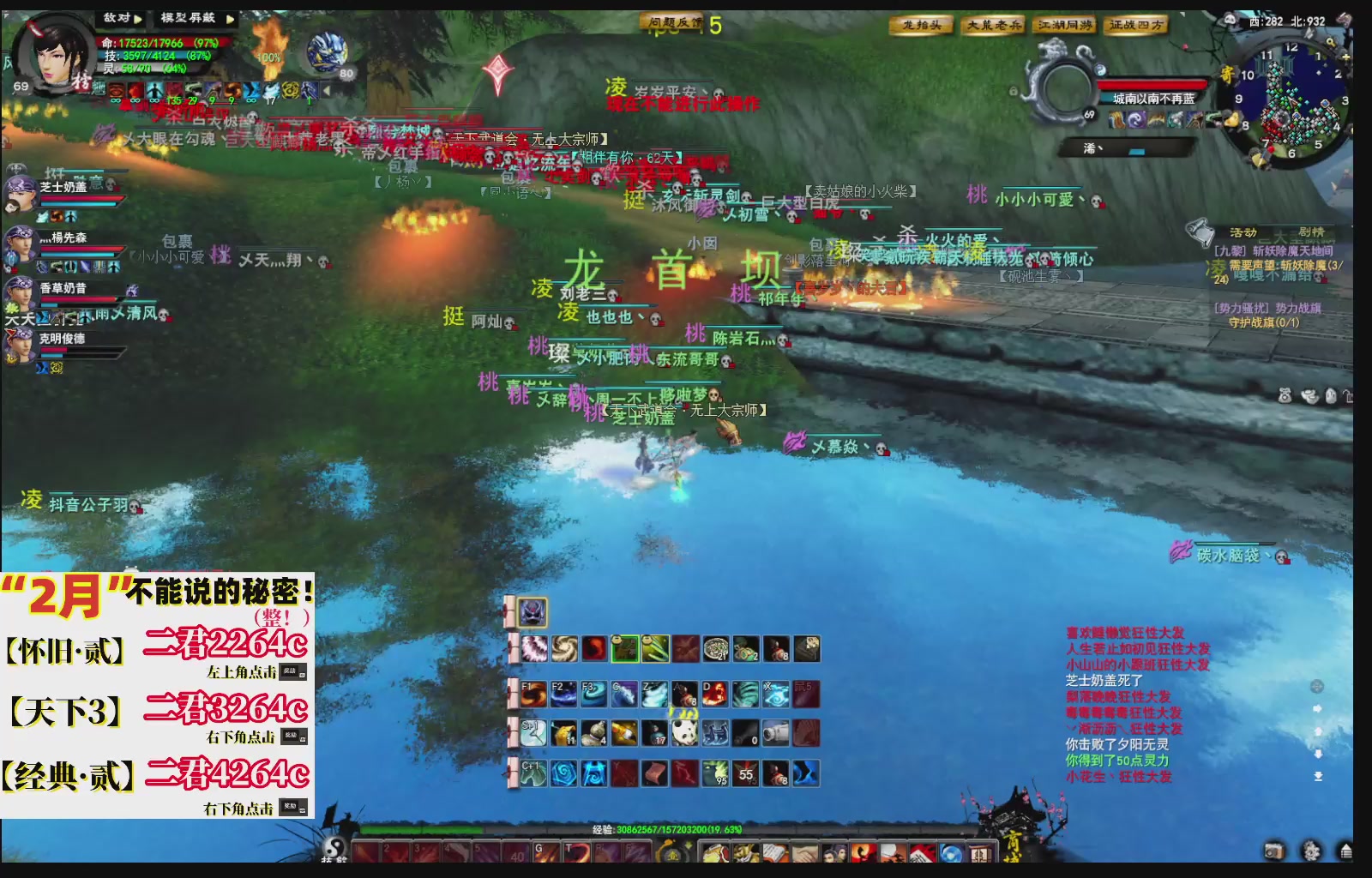Open settings via the gear icon bottom right
Screen dimensions: 1372x878
[x=1312, y=851]
